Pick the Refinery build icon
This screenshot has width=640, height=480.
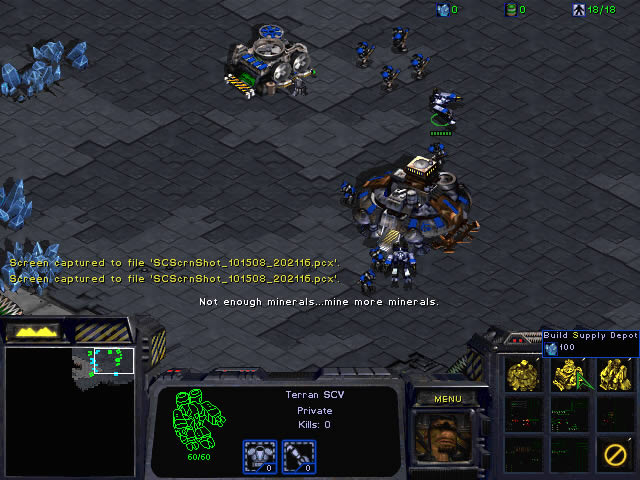coord(613,375)
